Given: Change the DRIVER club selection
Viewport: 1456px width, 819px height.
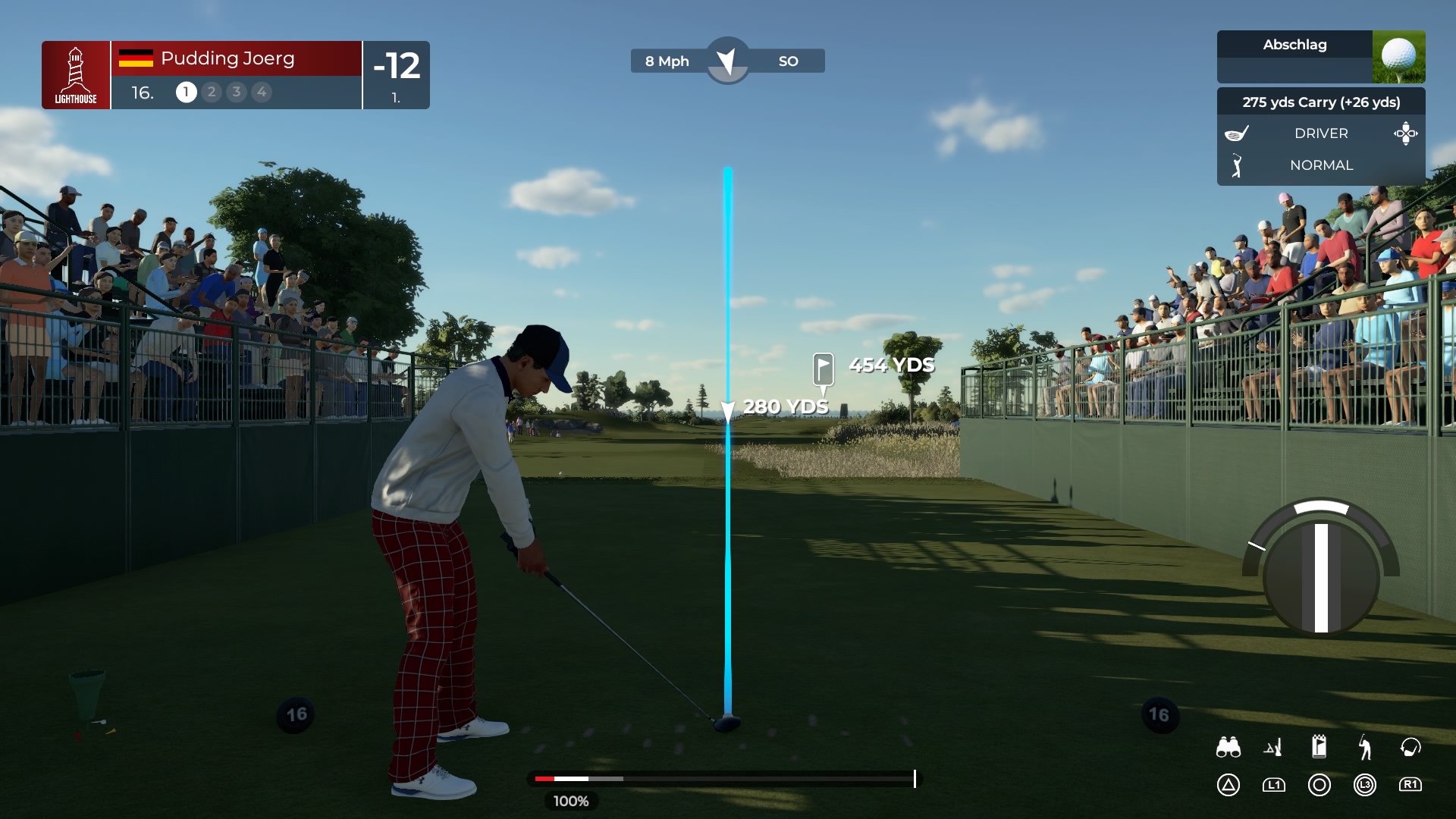Looking at the screenshot, I should [x=1320, y=133].
